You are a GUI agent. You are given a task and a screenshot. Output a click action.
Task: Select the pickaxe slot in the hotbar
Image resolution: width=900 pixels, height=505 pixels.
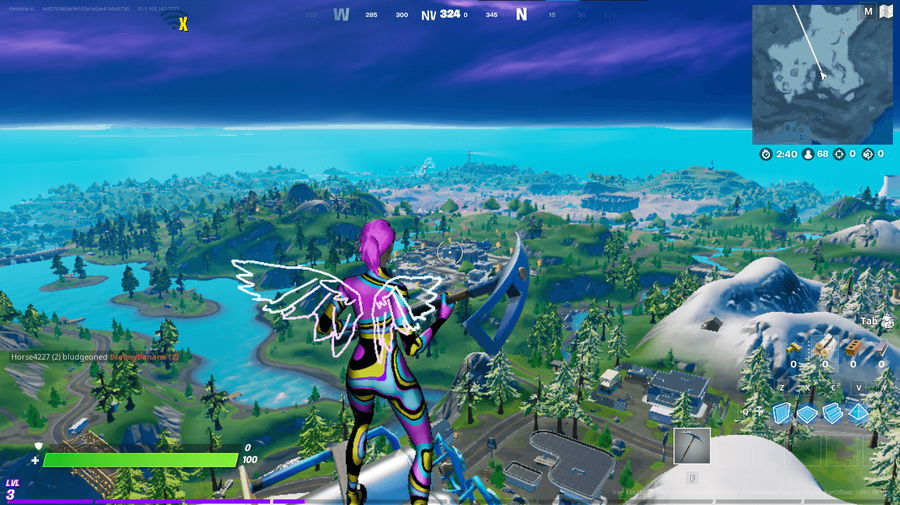pyautogui.click(x=692, y=446)
